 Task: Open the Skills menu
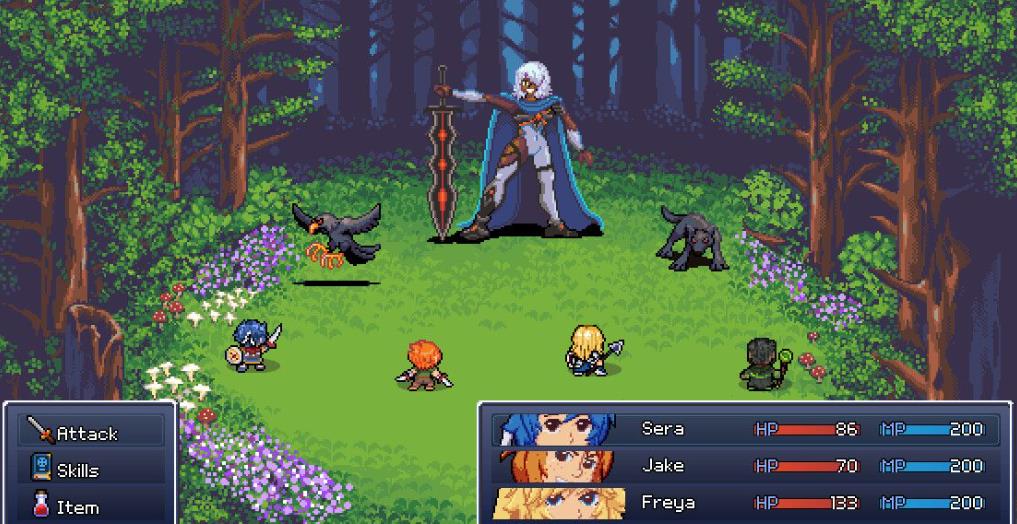tap(78, 470)
